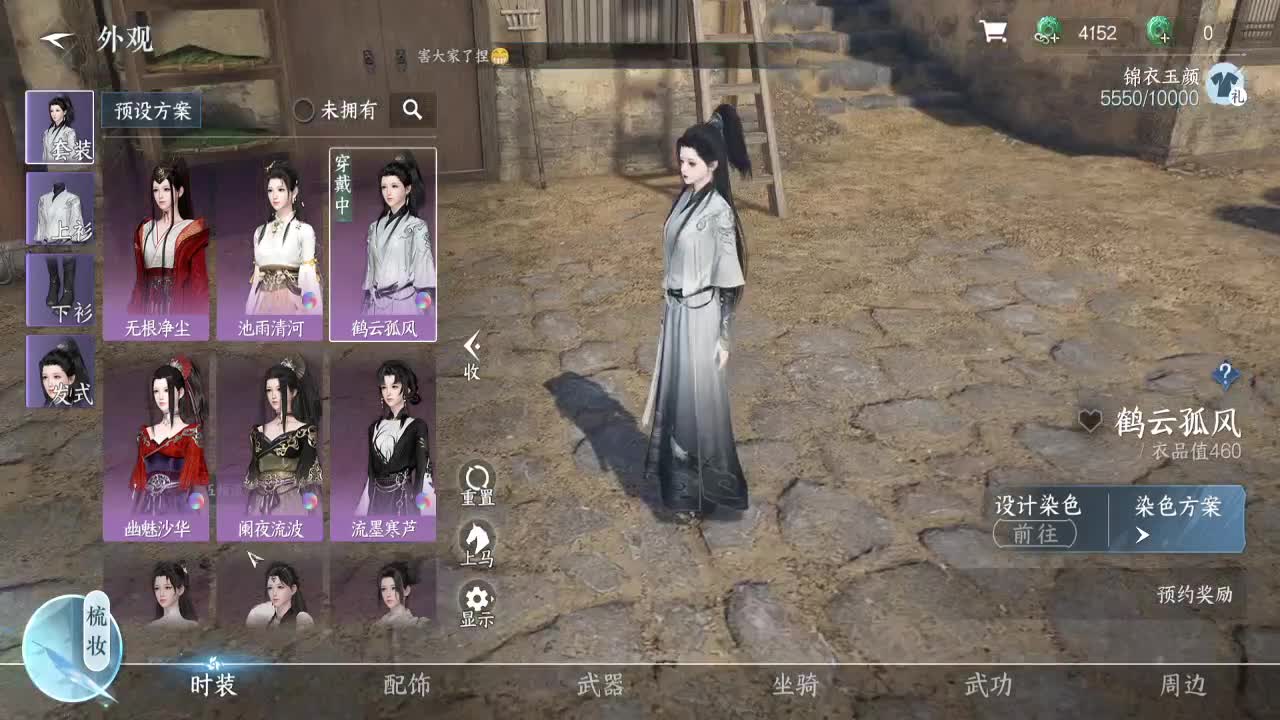
Task: Open the 发式 hairstyle sidebar tab
Action: point(60,370)
